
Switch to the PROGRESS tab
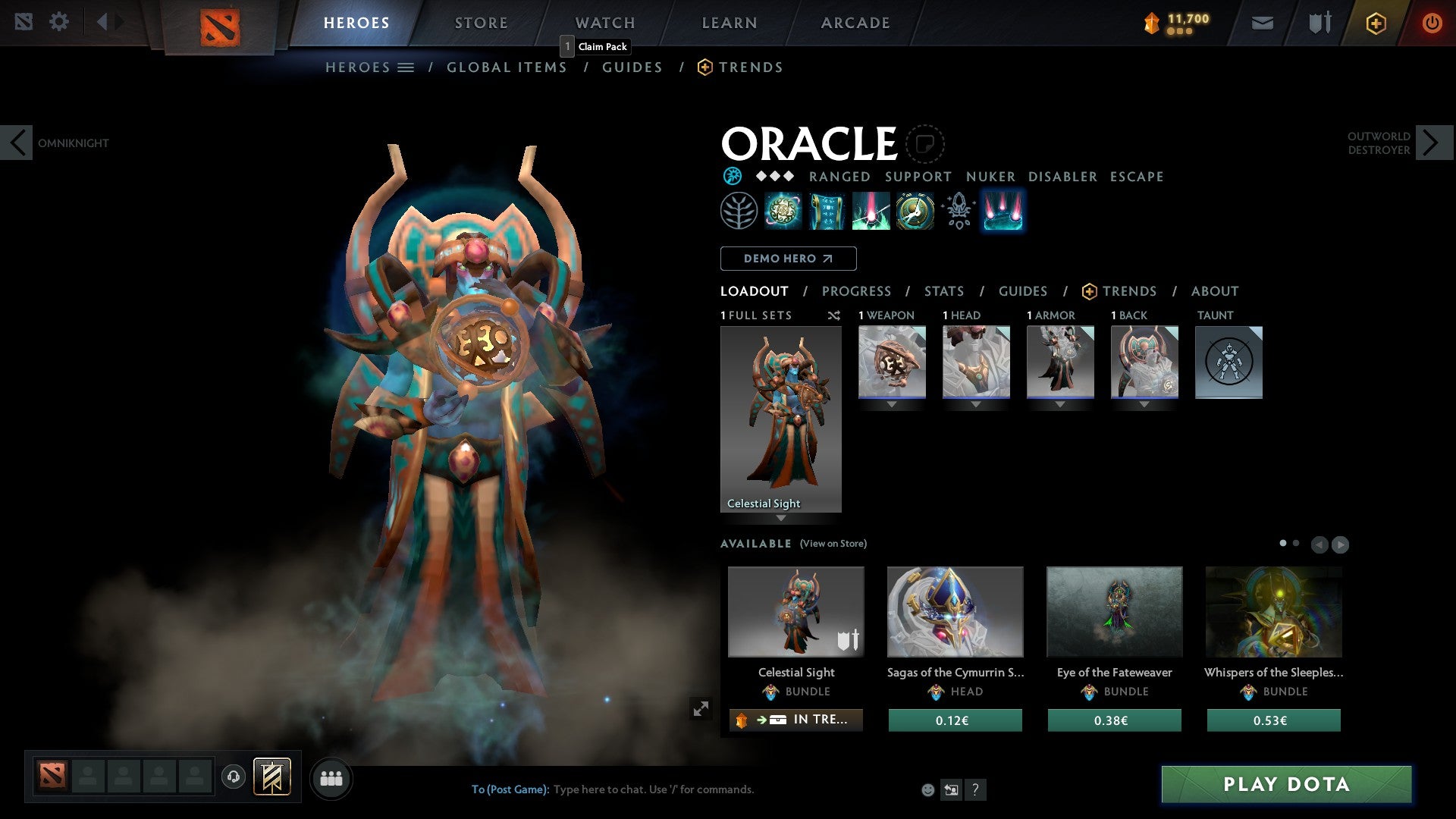[857, 290]
